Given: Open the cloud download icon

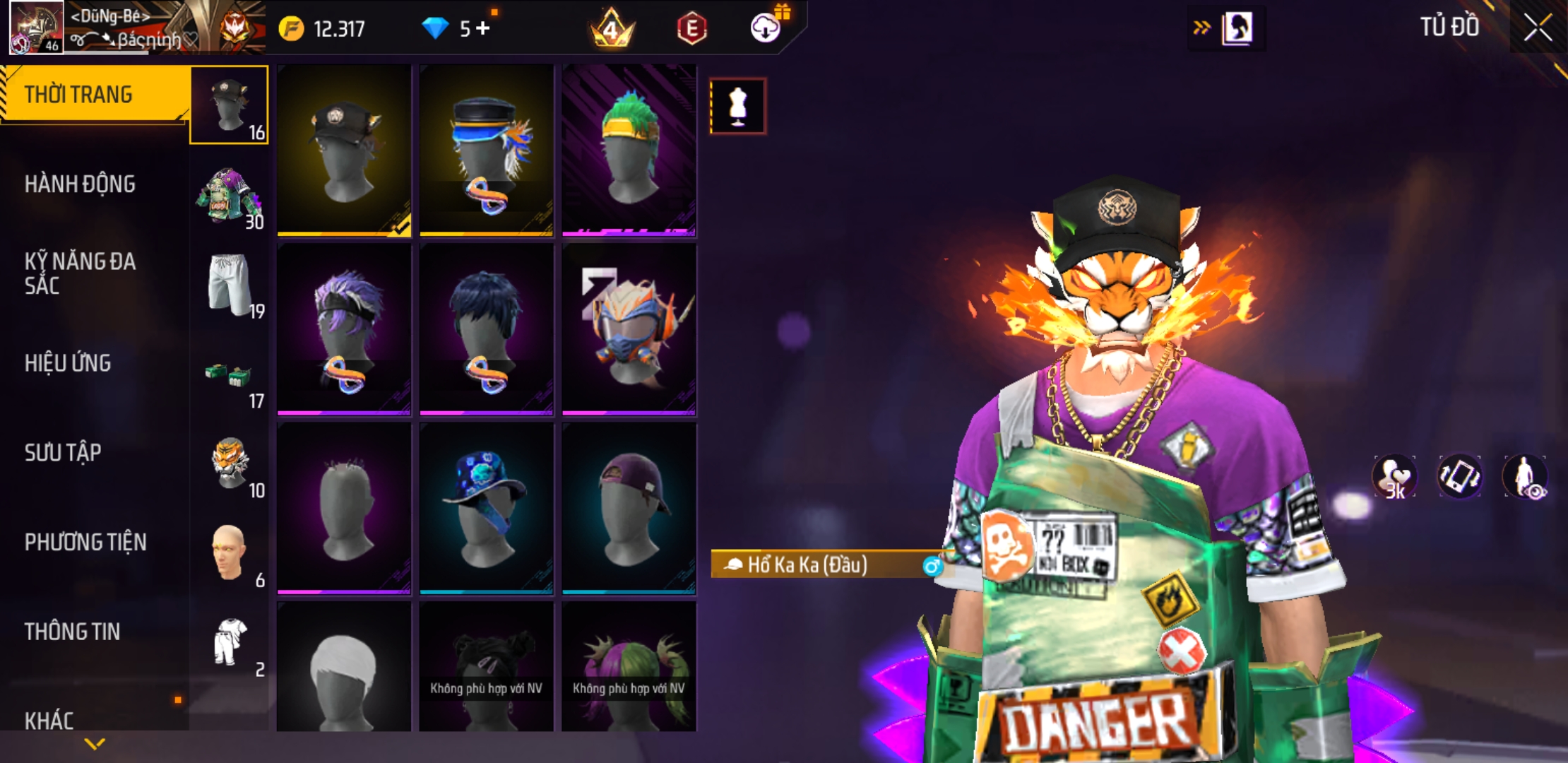Looking at the screenshot, I should tap(765, 28).
